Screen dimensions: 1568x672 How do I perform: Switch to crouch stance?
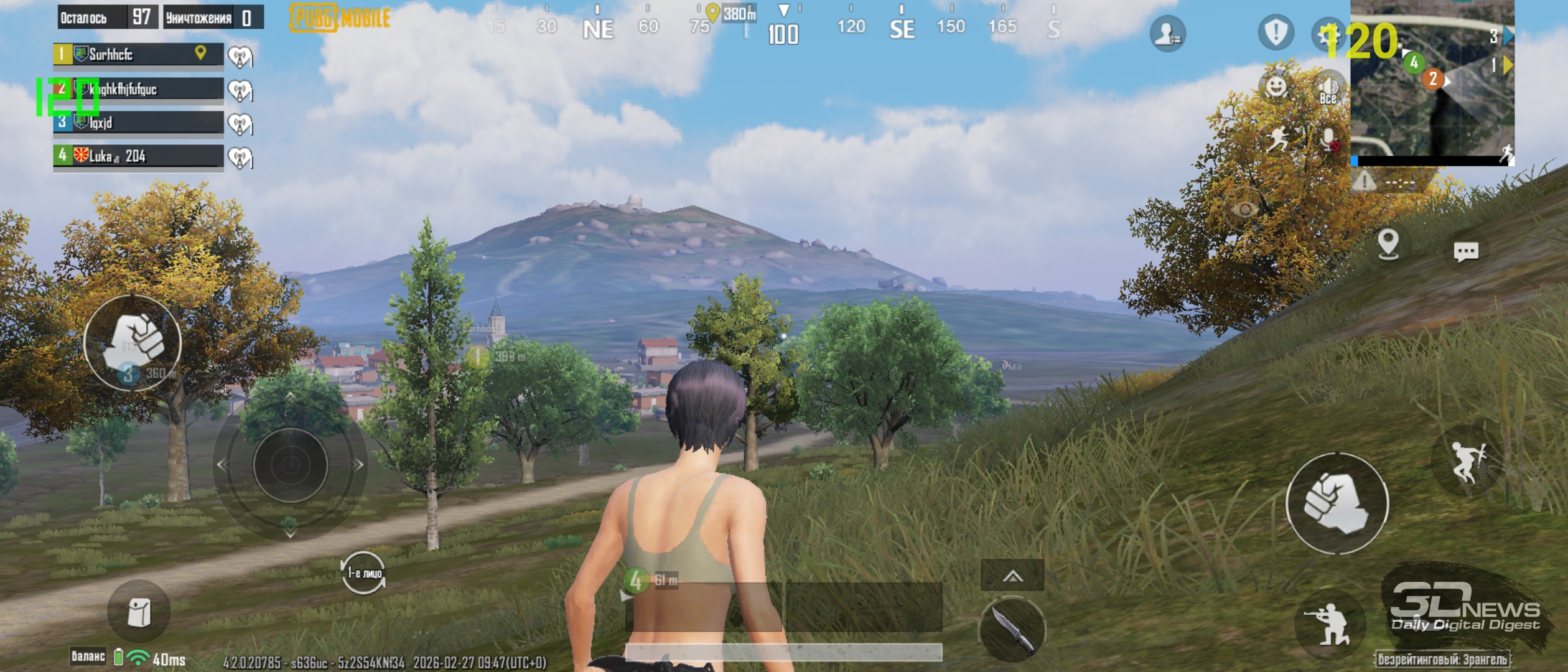[1330, 624]
